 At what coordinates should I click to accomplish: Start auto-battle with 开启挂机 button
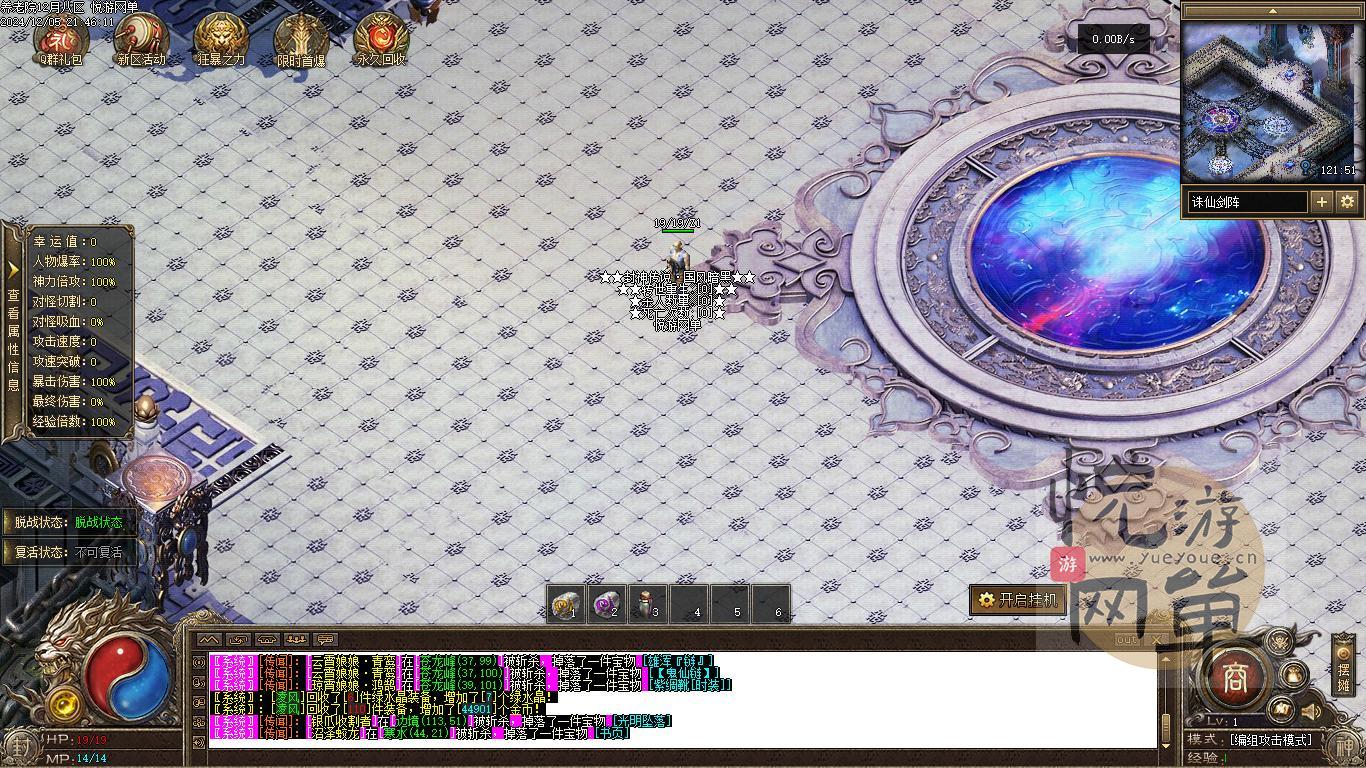click(x=1017, y=600)
